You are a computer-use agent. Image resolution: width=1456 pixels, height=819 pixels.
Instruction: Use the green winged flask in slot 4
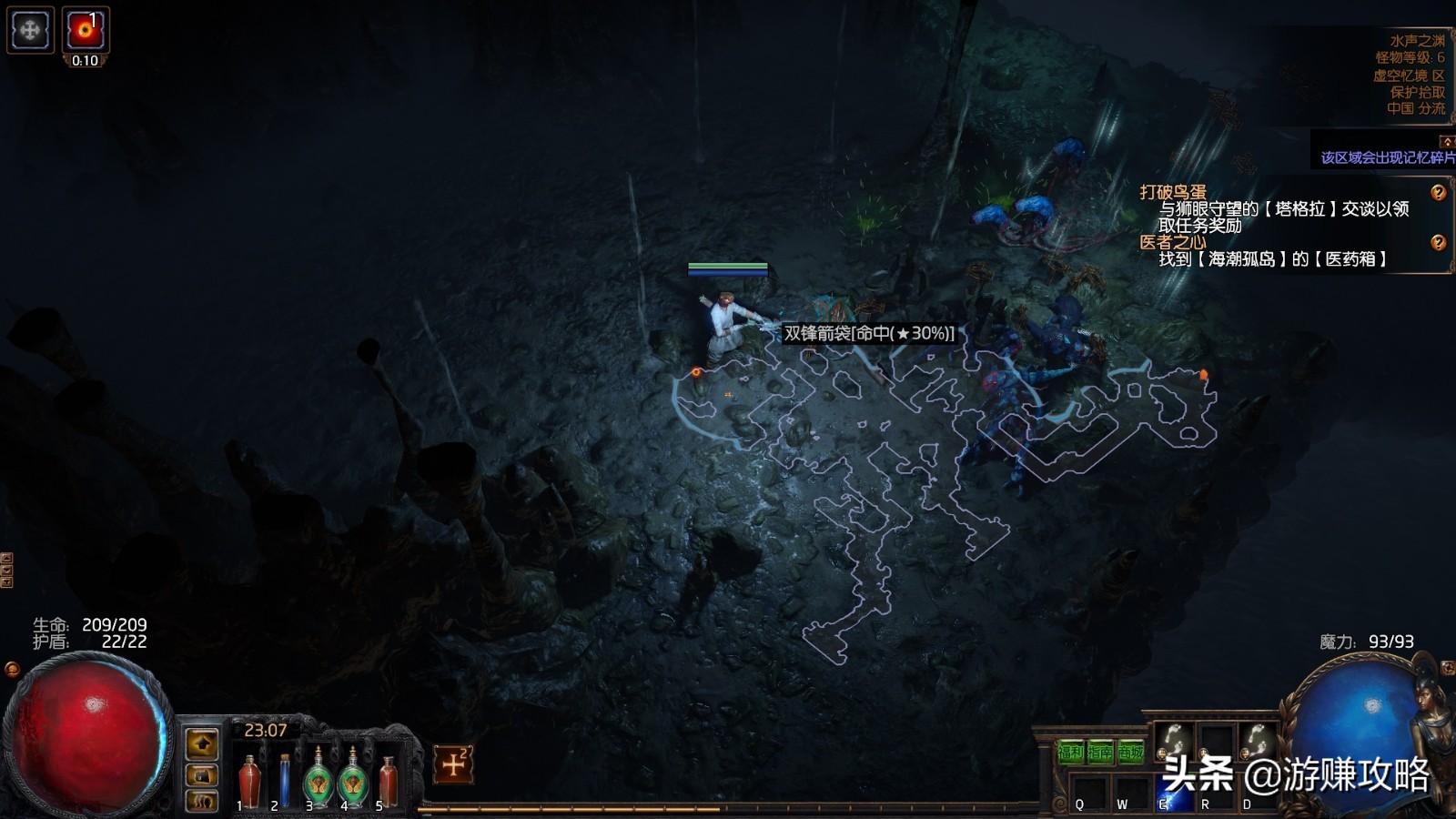(x=353, y=780)
